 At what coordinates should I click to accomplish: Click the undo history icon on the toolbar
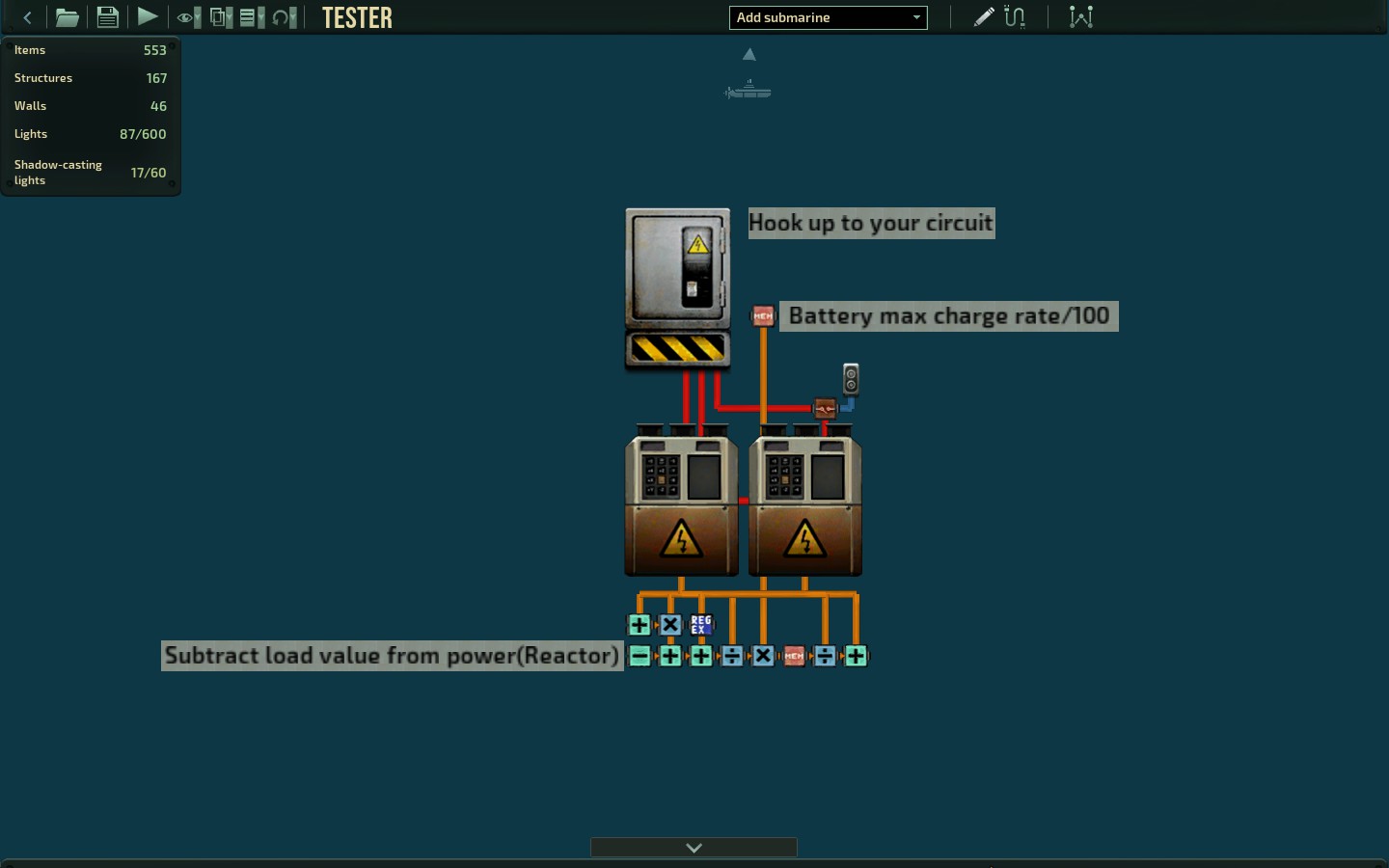click(x=282, y=16)
